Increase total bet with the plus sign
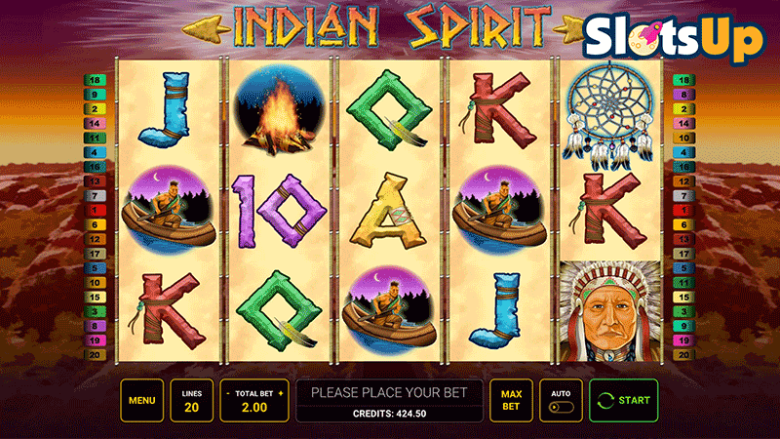Screen dimensions: 780x439 281,394
